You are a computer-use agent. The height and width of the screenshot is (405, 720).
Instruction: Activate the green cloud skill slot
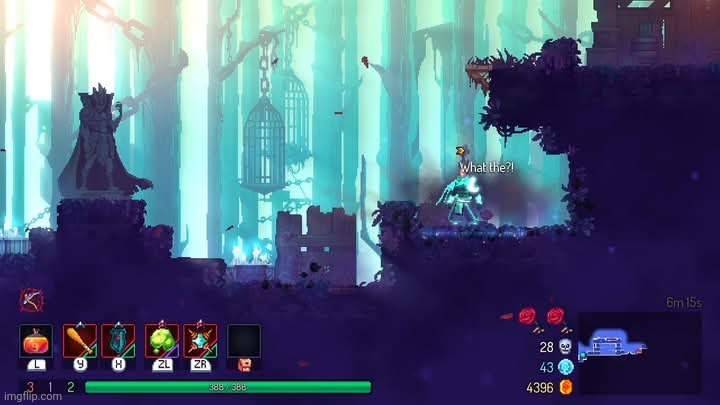click(x=161, y=340)
